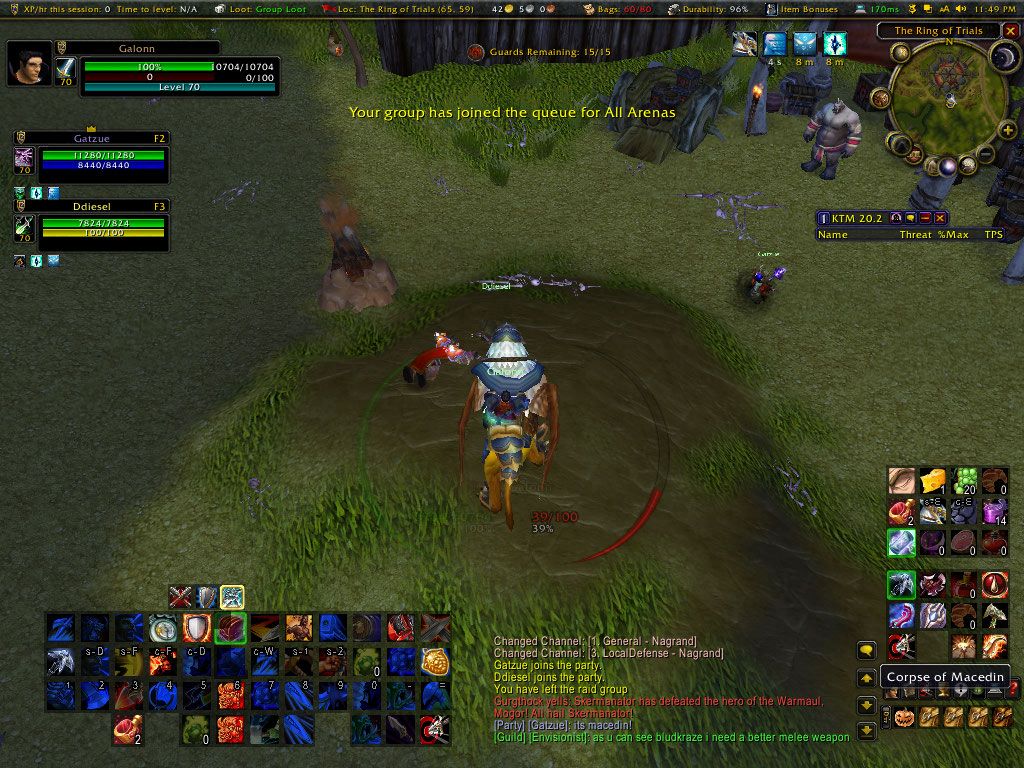Use the green grapes food slot

pos(964,481)
